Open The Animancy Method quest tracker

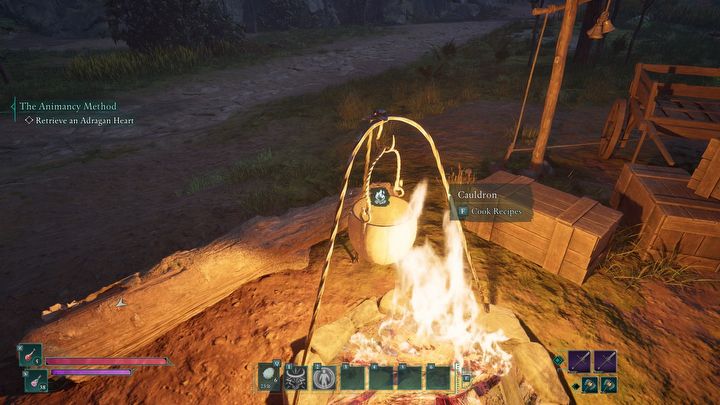pos(68,106)
